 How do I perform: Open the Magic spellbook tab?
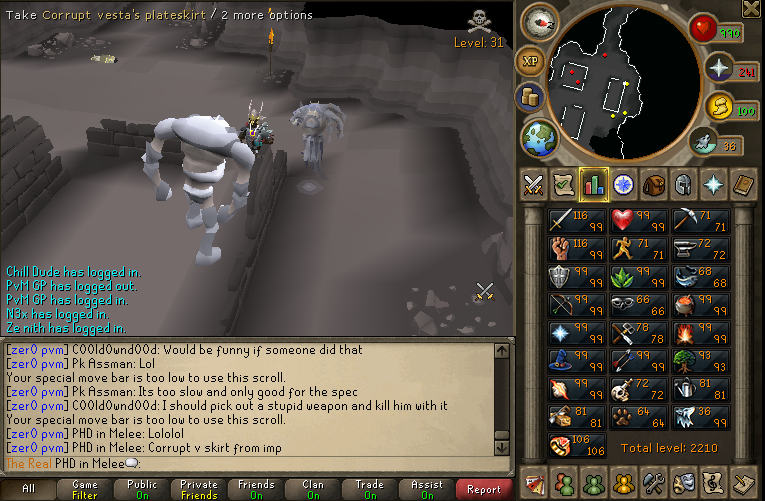(744, 184)
